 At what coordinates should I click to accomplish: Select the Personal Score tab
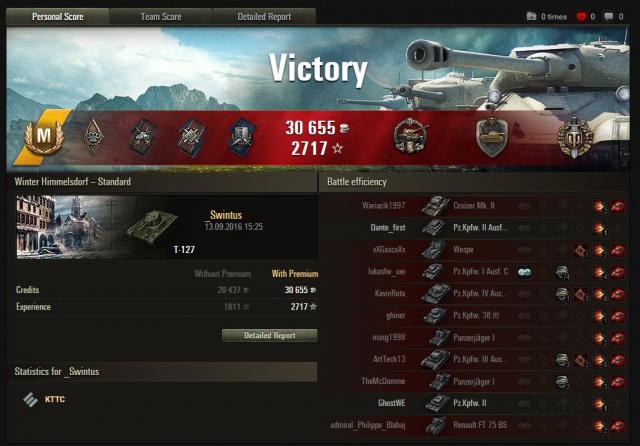[x=57, y=17]
